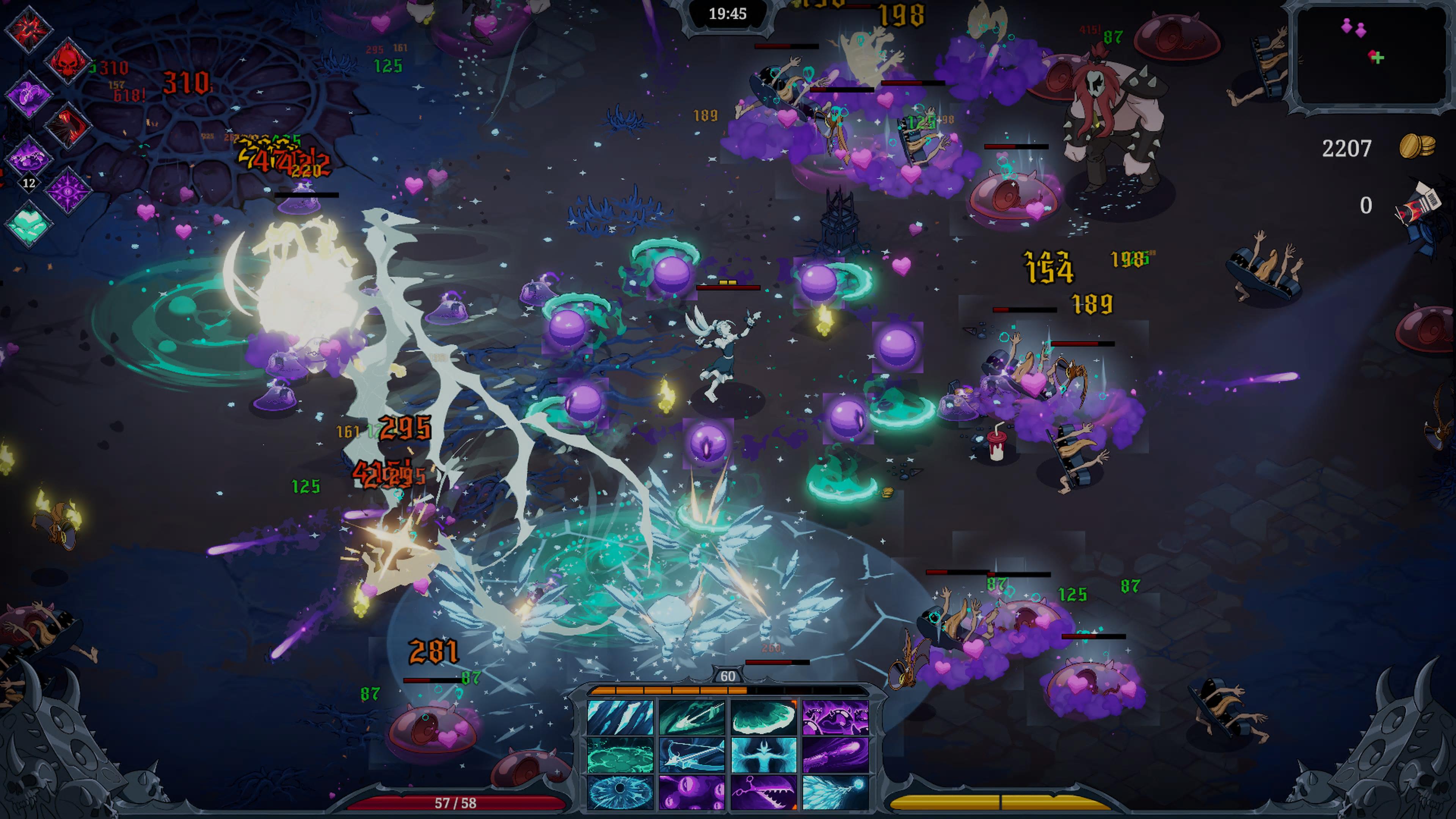Click the purple eye star buff icon
Screen dimensions: 1456x819
[67, 191]
